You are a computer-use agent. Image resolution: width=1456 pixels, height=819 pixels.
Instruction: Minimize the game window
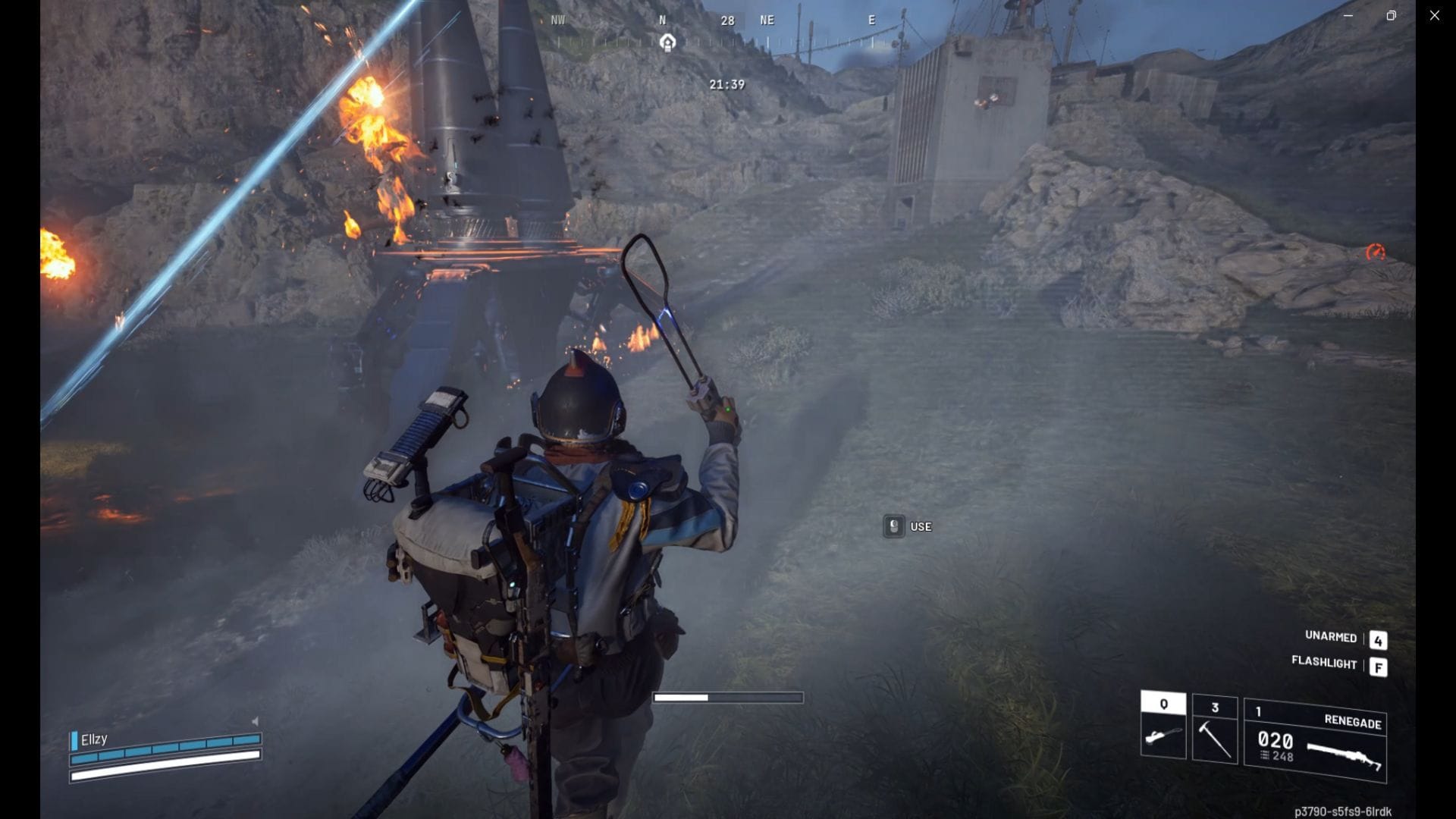tap(1348, 15)
